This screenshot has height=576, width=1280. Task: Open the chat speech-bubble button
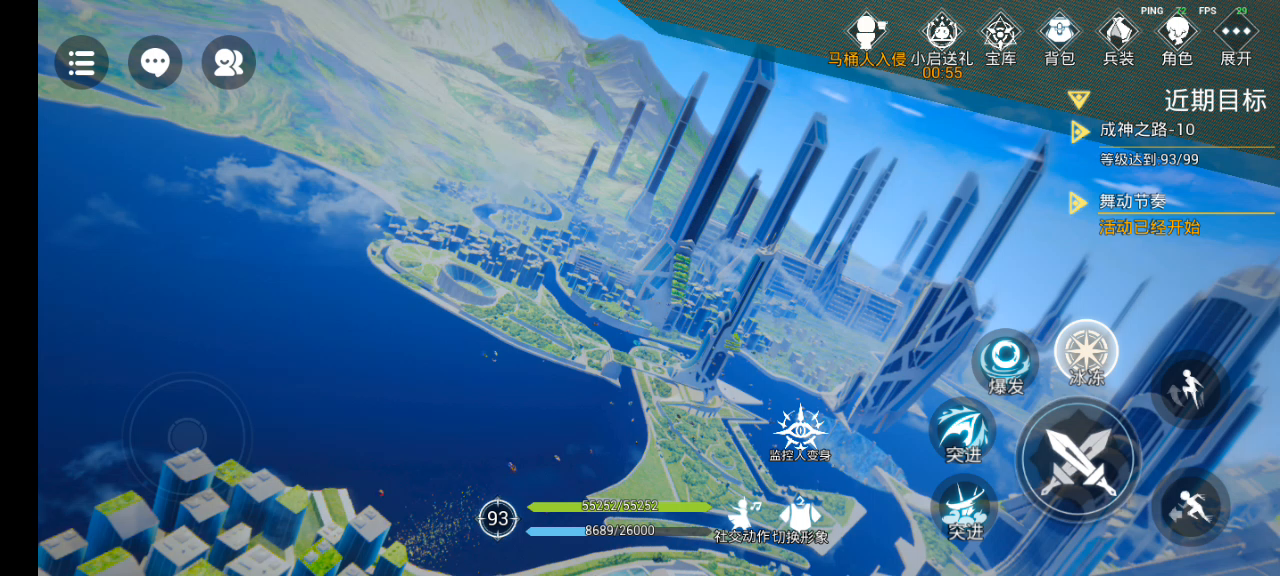155,63
